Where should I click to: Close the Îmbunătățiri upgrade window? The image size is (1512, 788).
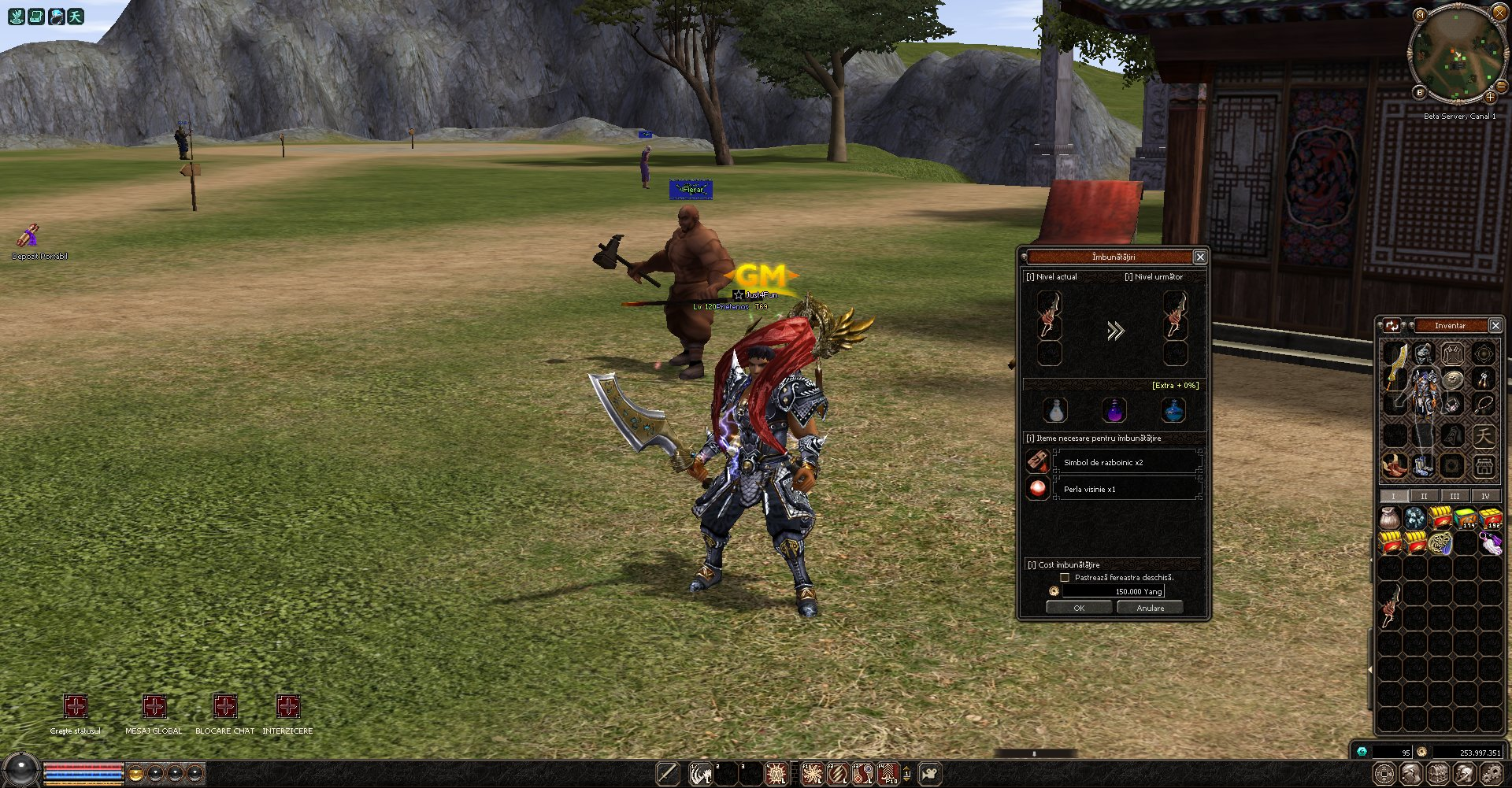1200,257
